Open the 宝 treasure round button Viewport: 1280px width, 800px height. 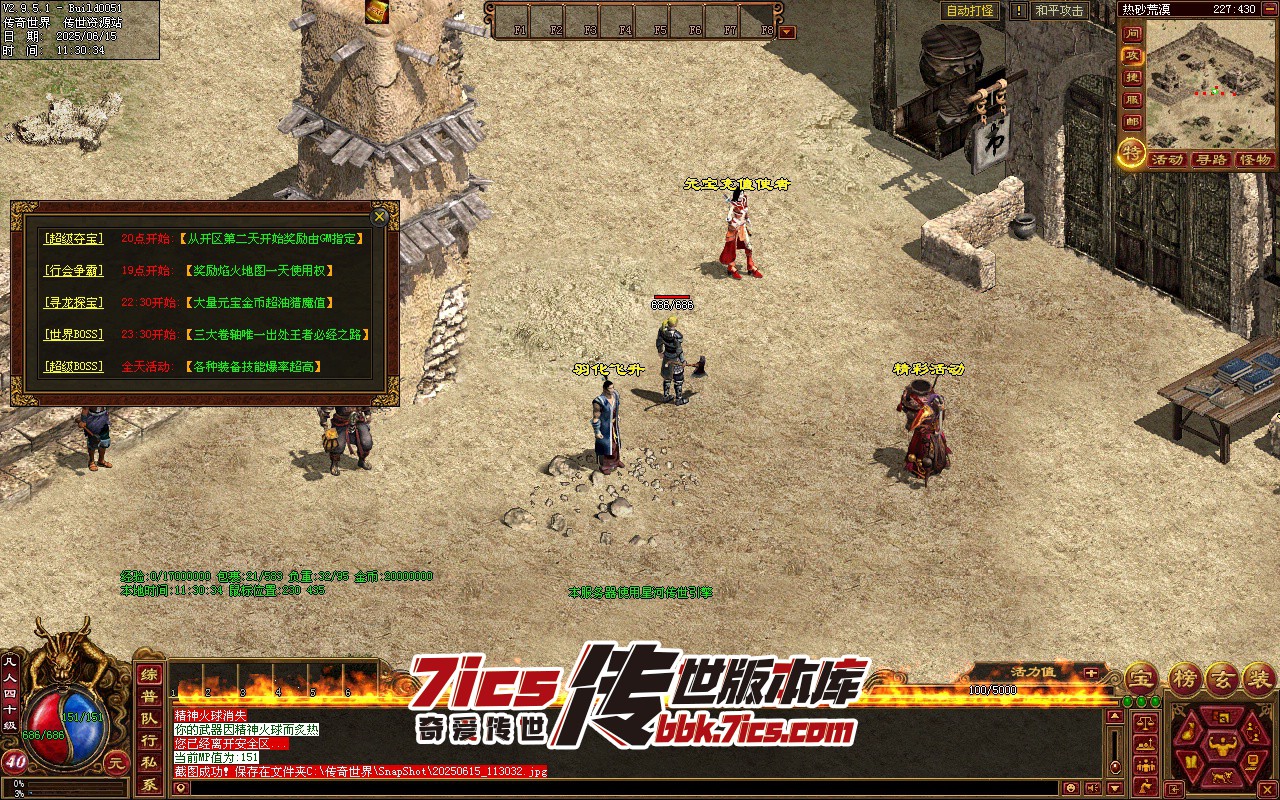click(1140, 678)
